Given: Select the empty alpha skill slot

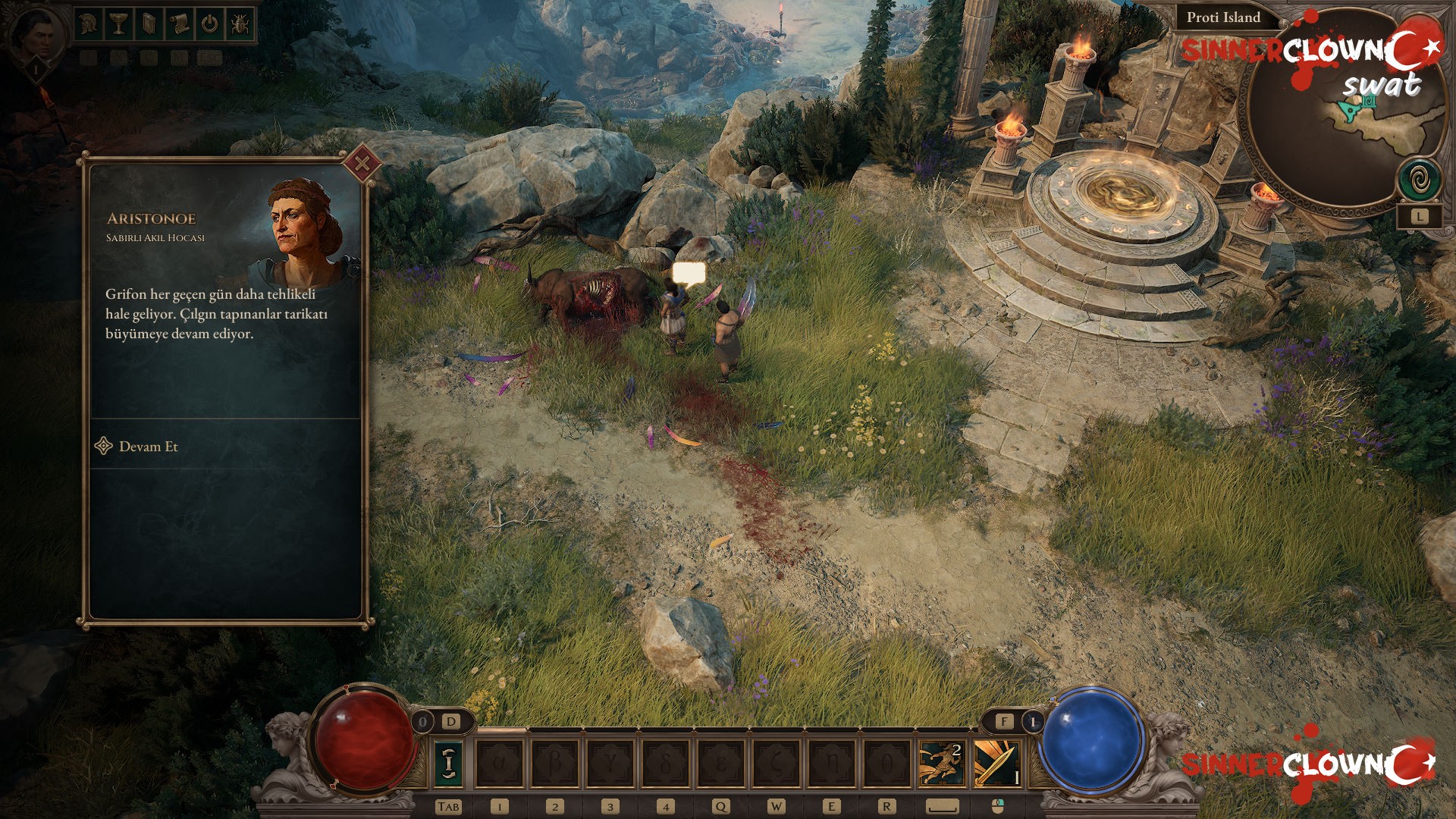Looking at the screenshot, I should tap(500, 763).
